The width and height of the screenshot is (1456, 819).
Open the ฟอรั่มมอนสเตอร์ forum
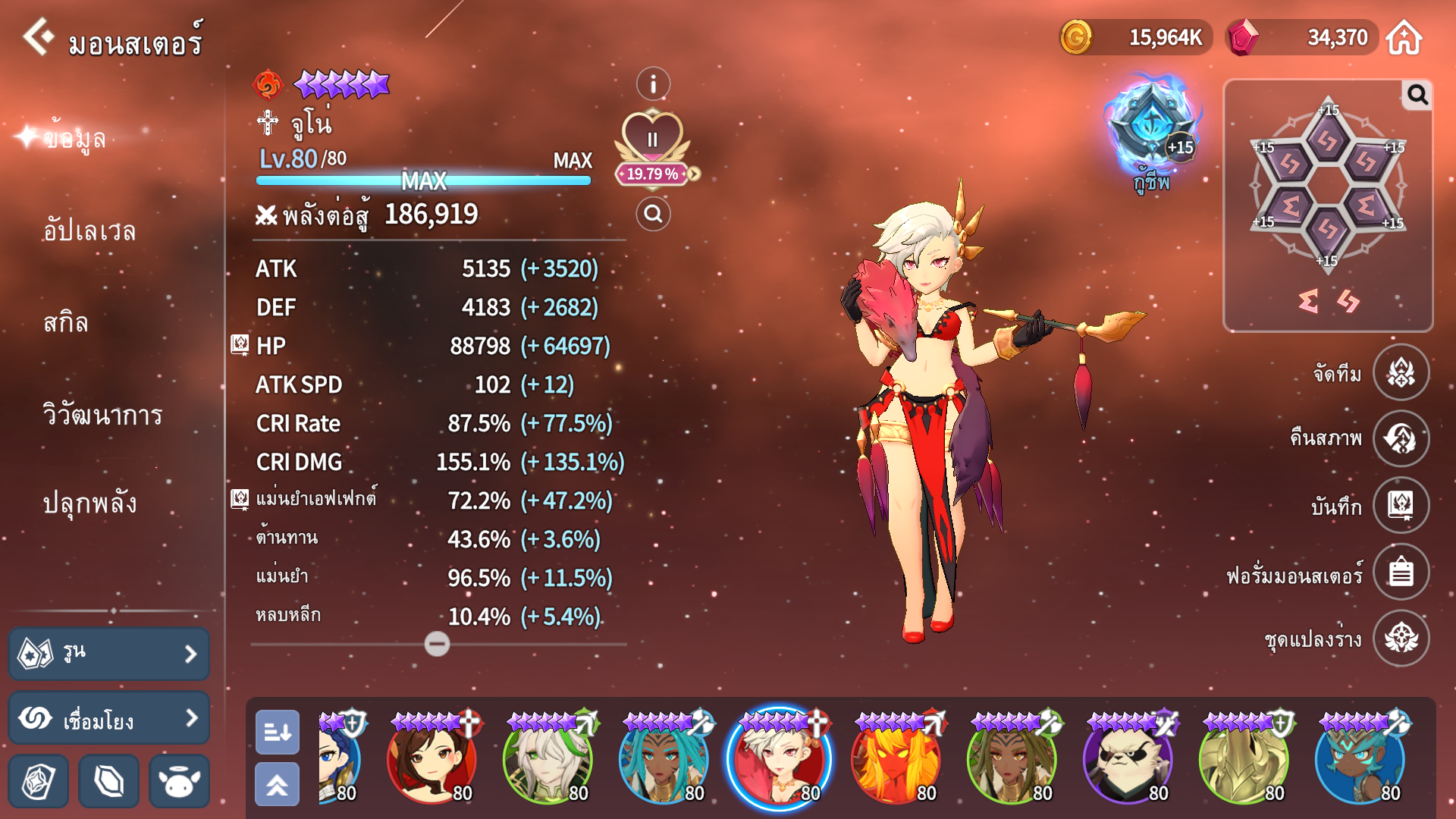point(1401,572)
